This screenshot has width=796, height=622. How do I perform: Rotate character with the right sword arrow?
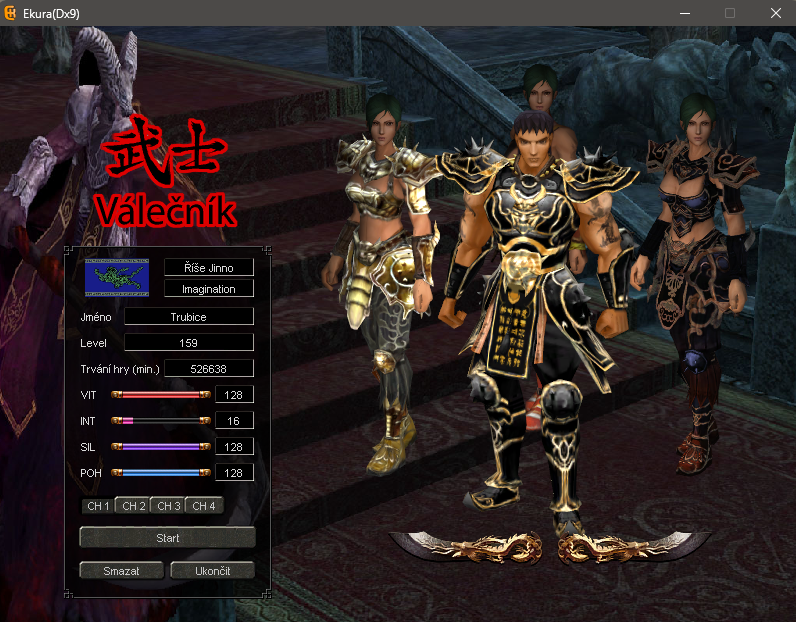coord(635,546)
